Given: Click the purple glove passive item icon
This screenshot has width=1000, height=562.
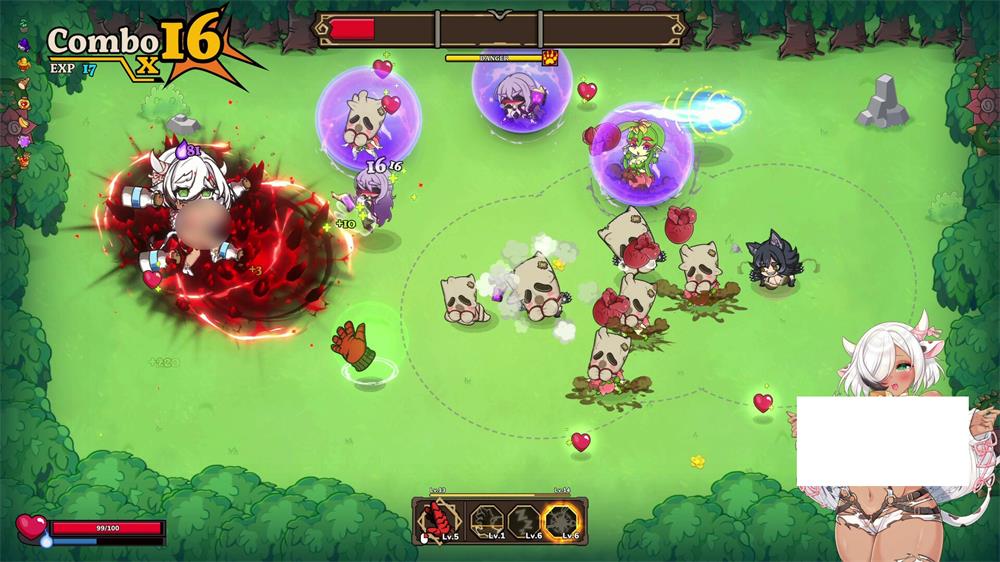Looking at the screenshot, I should pos(23,44).
